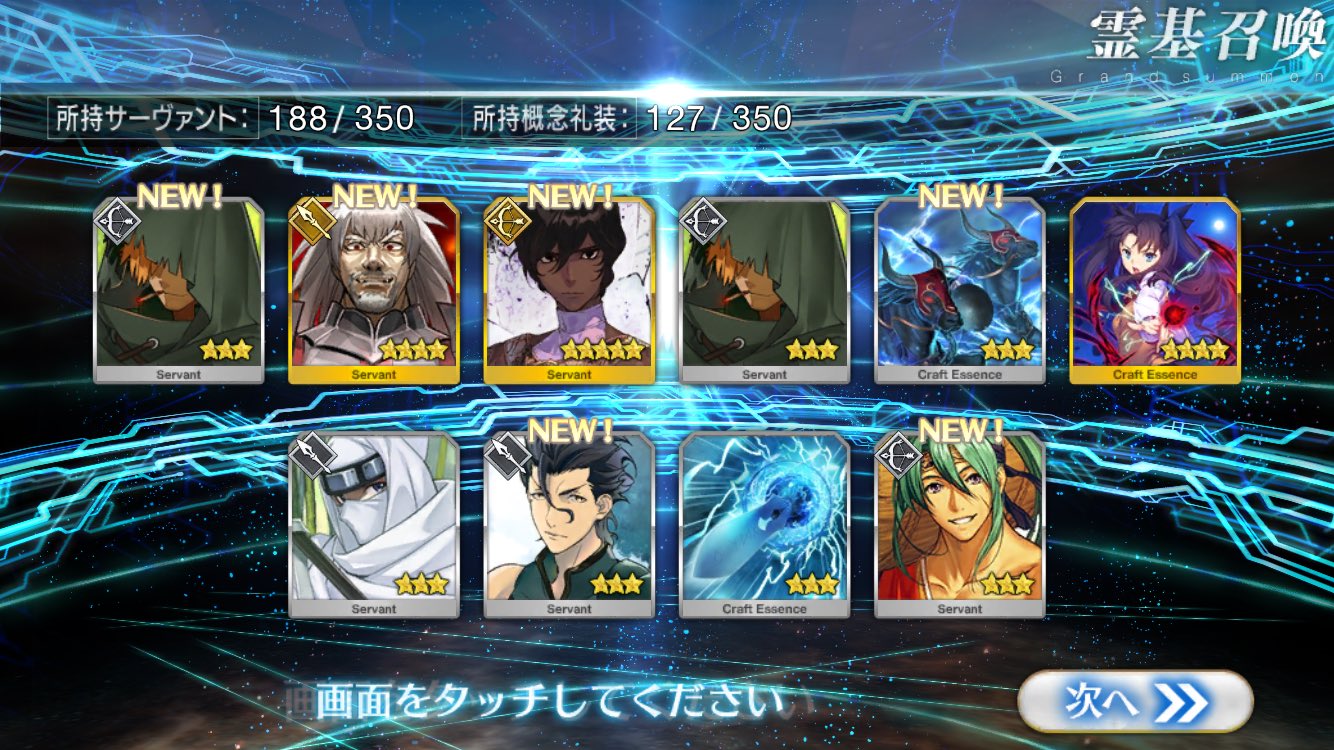Screen dimensions: 1334x750
Task: View the blue lightning orb craft essence
Action: click(x=765, y=525)
